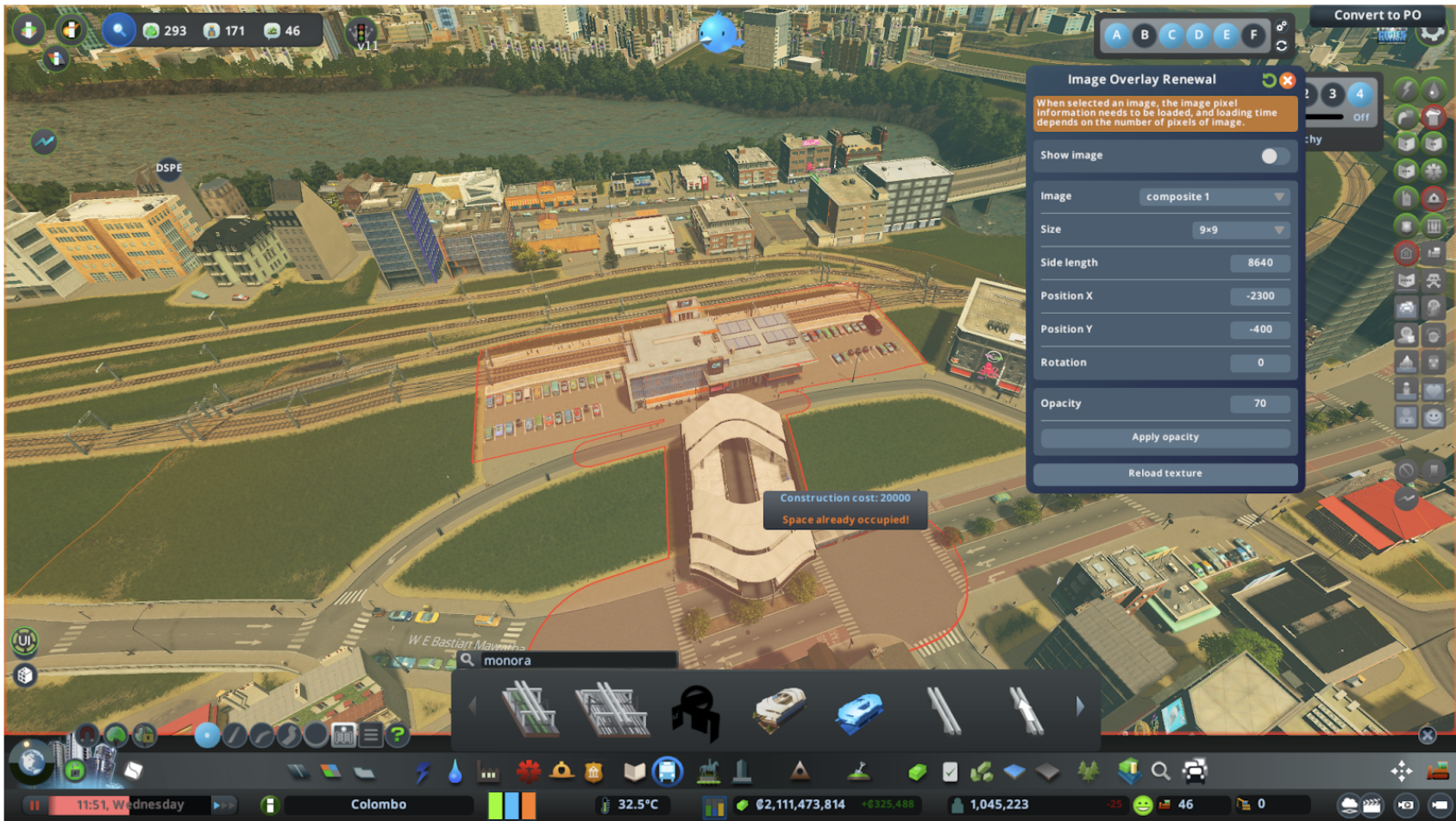Pause or resume the game simulation
This screenshot has height=821, width=1456.
[x=35, y=805]
